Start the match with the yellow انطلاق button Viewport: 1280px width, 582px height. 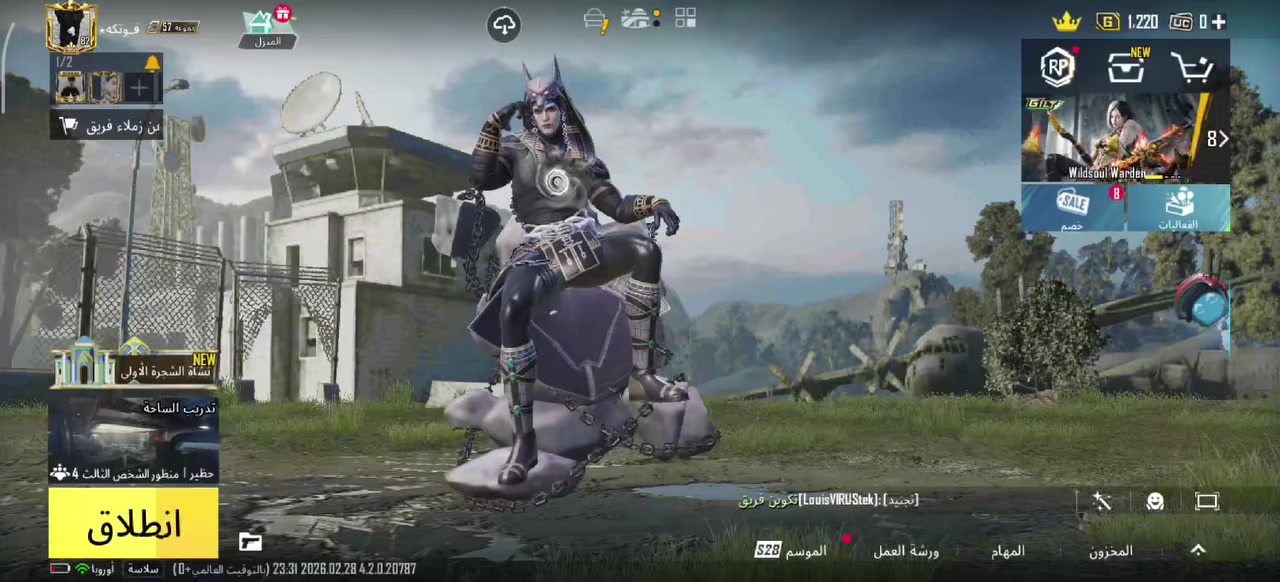tap(133, 523)
